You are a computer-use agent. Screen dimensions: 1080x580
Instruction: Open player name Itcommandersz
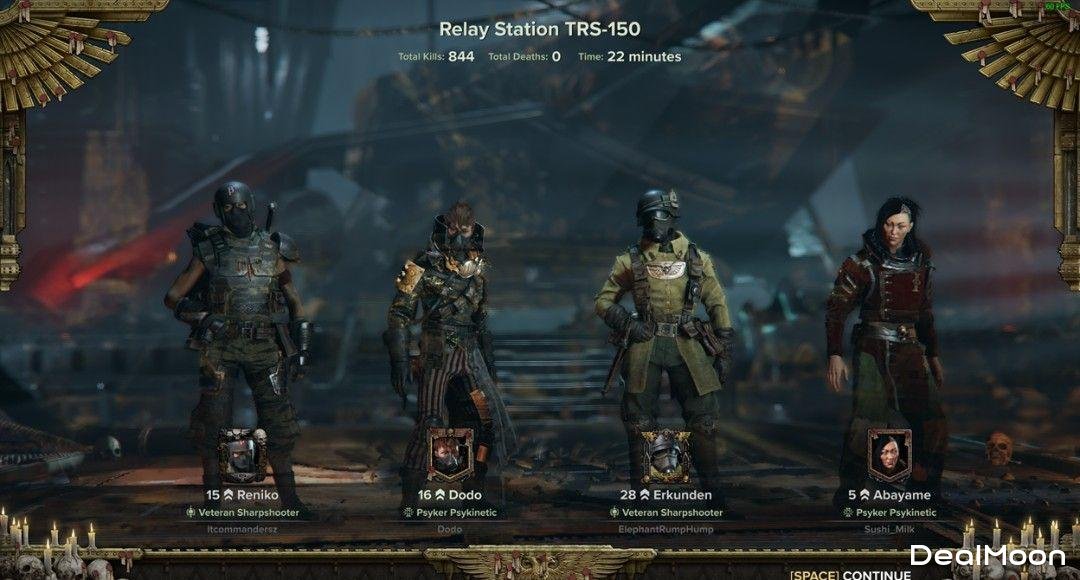pyautogui.click(x=242, y=528)
